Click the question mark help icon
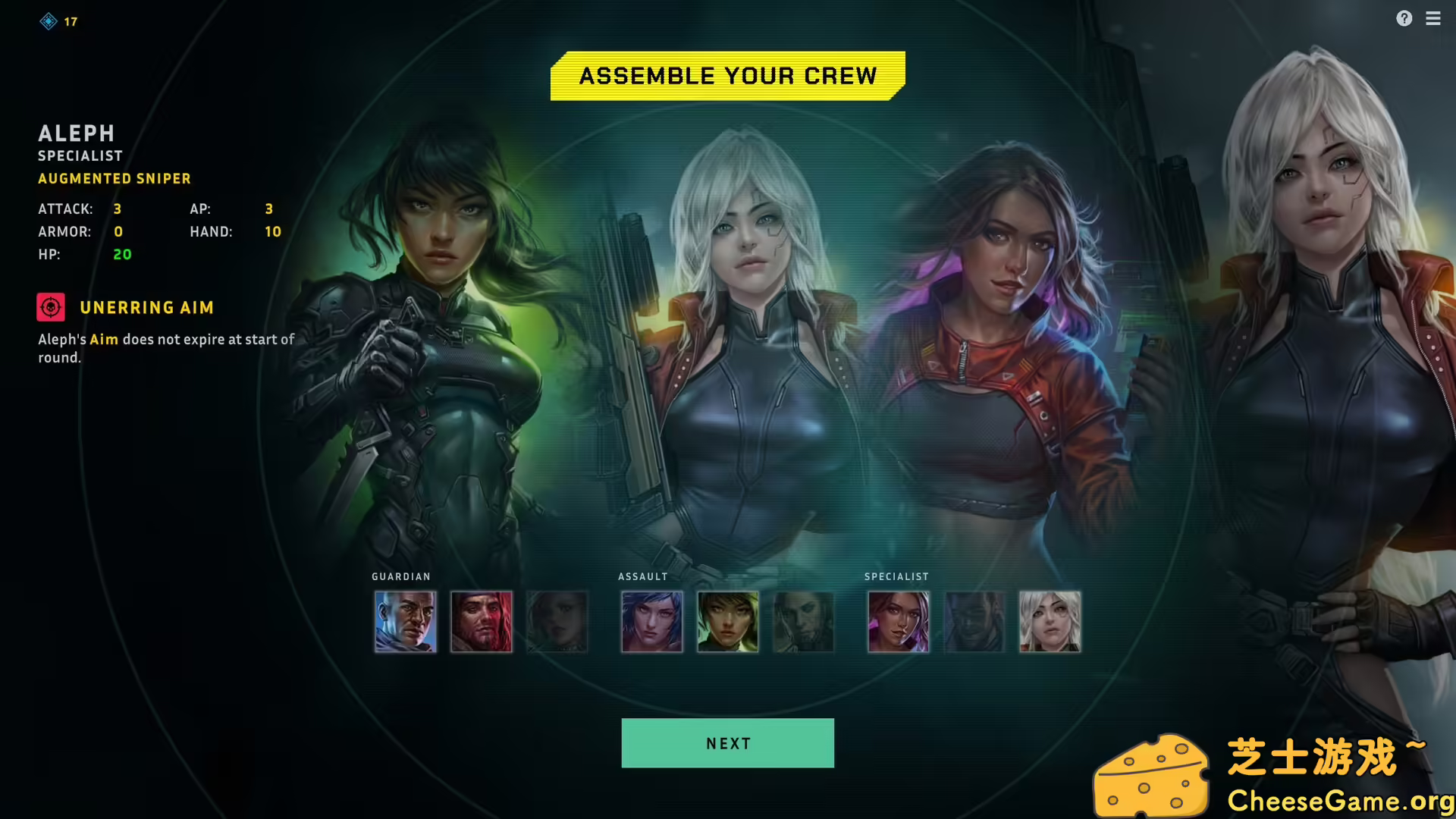1456x819 pixels. pos(1404,19)
